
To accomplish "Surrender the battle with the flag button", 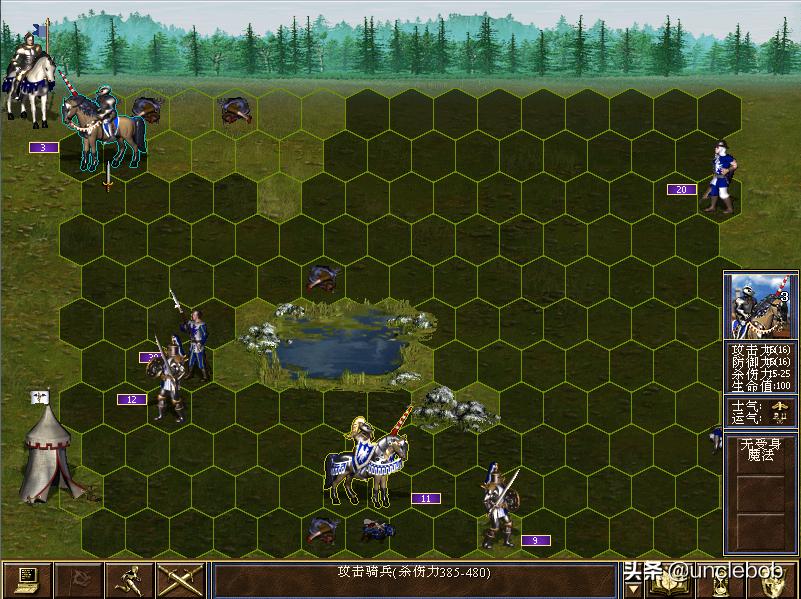I will [78, 580].
